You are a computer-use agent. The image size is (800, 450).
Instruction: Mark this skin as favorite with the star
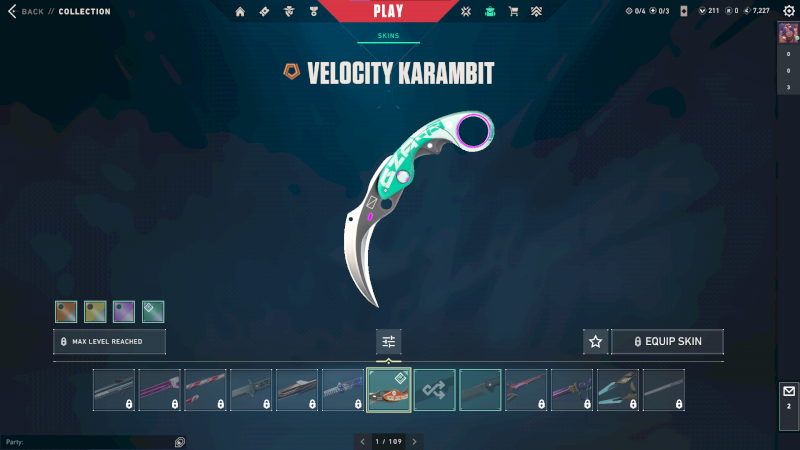click(x=596, y=341)
